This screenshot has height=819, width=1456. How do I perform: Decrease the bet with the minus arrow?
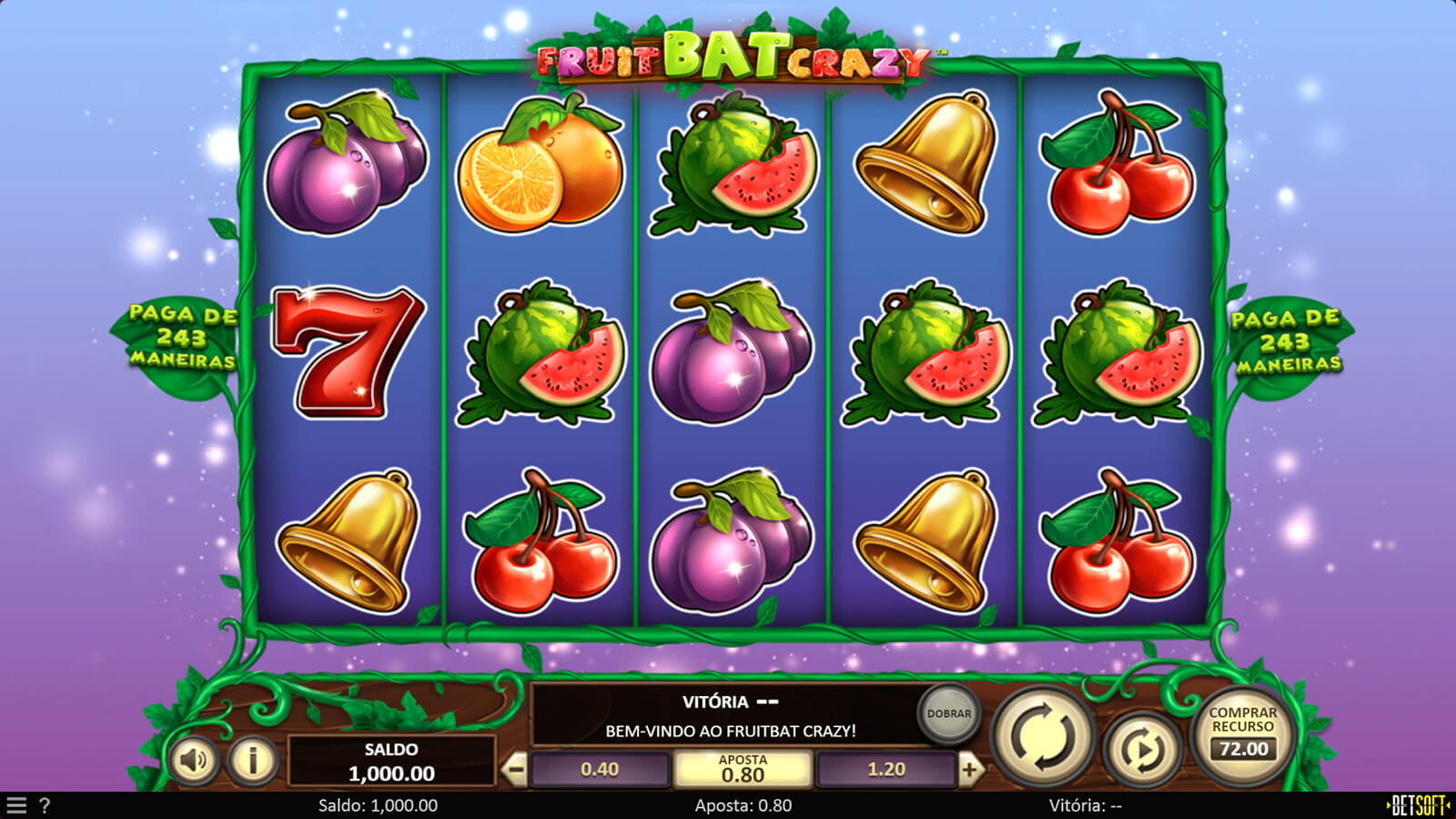click(515, 770)
